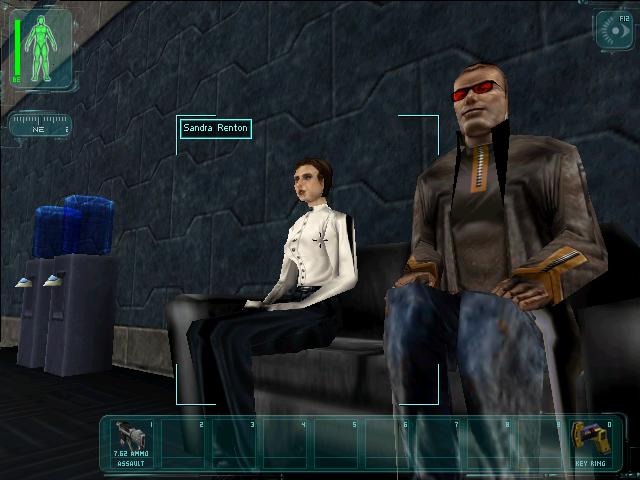Activate the F12 augmentation icon

(x=612, y=30)
